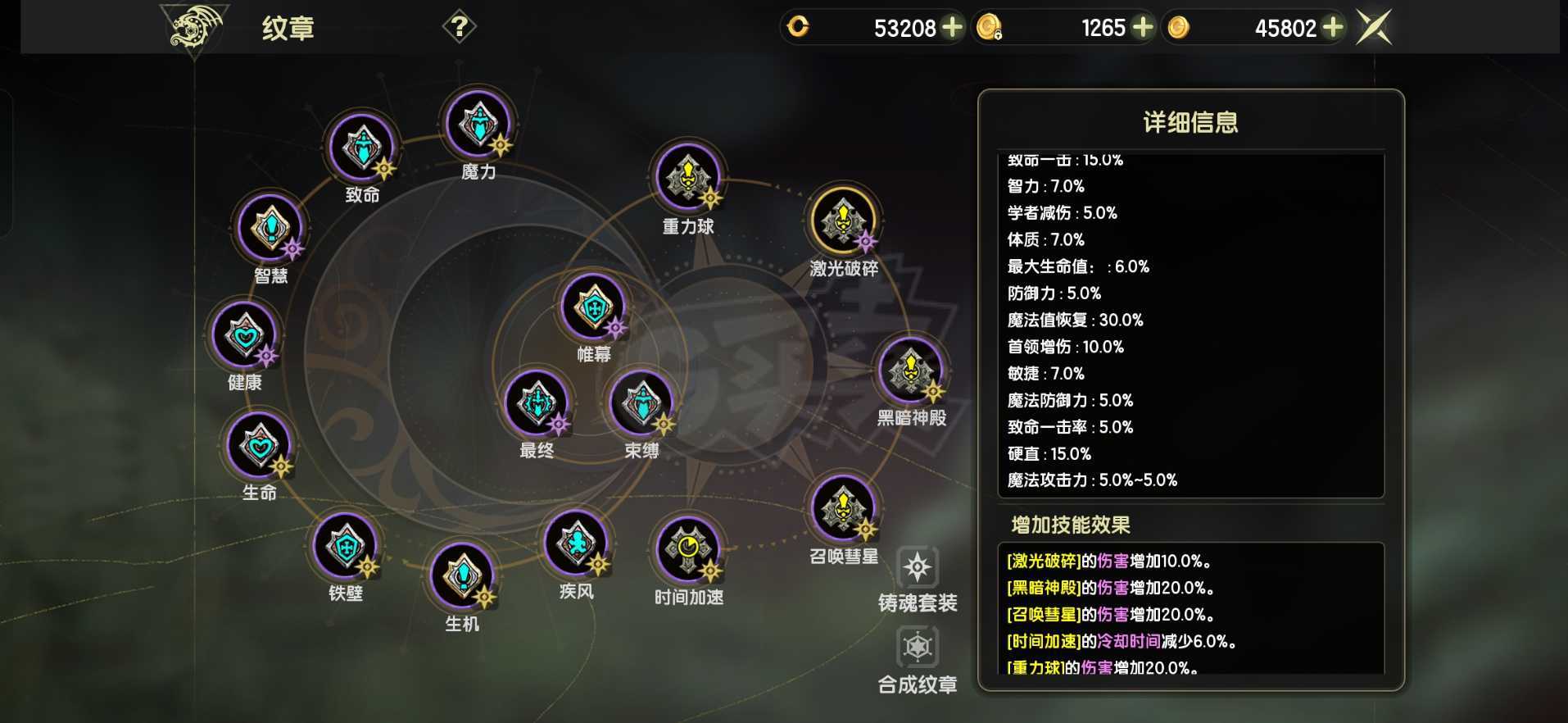Image resolution: width=1568 pixels, height=723 pixels.
Task: Toggle the 最终 emblem selection
Action: 537,402
